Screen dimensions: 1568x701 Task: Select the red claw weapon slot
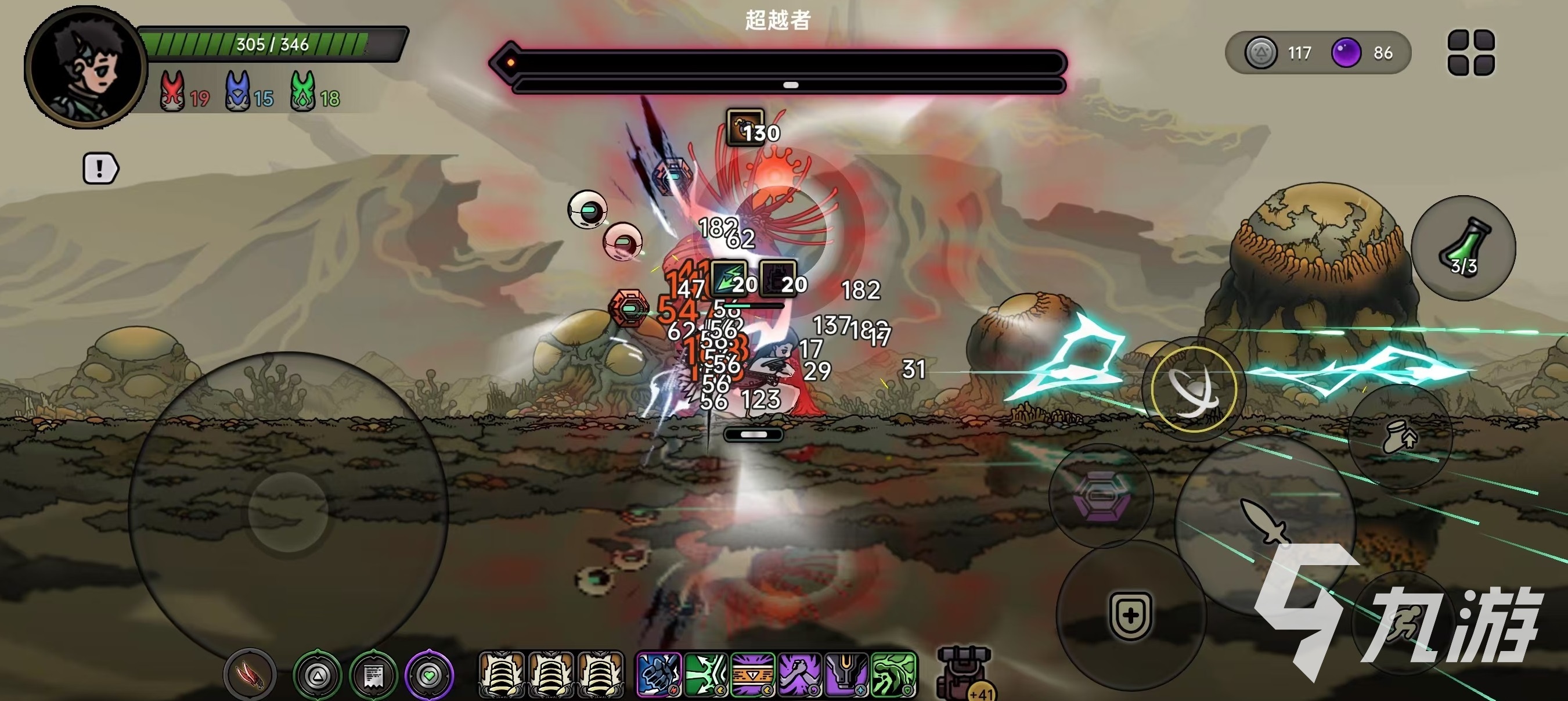coord(250,675)
